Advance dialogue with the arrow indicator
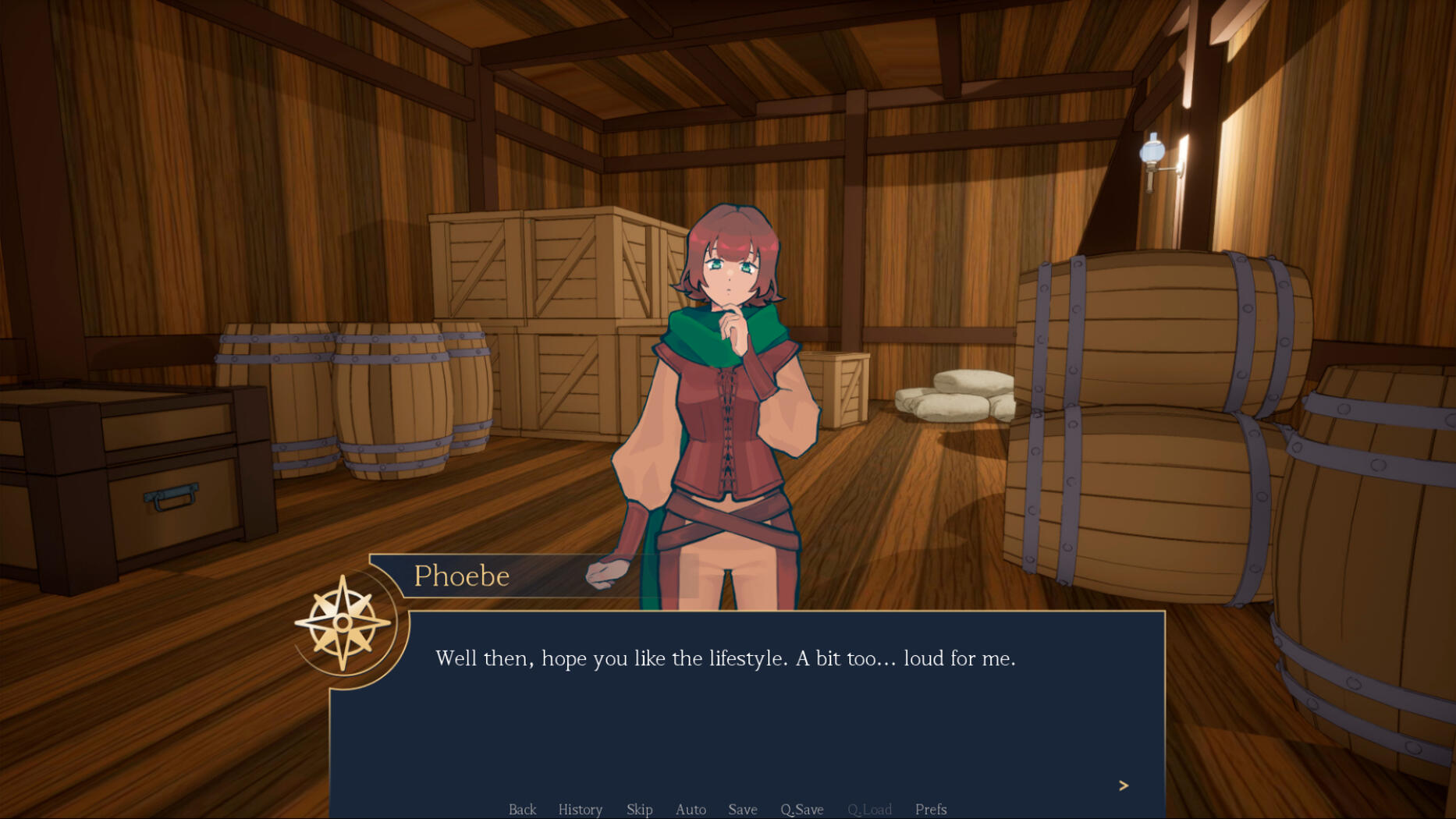The image size is (1456, 819). tap(1123, 785)
